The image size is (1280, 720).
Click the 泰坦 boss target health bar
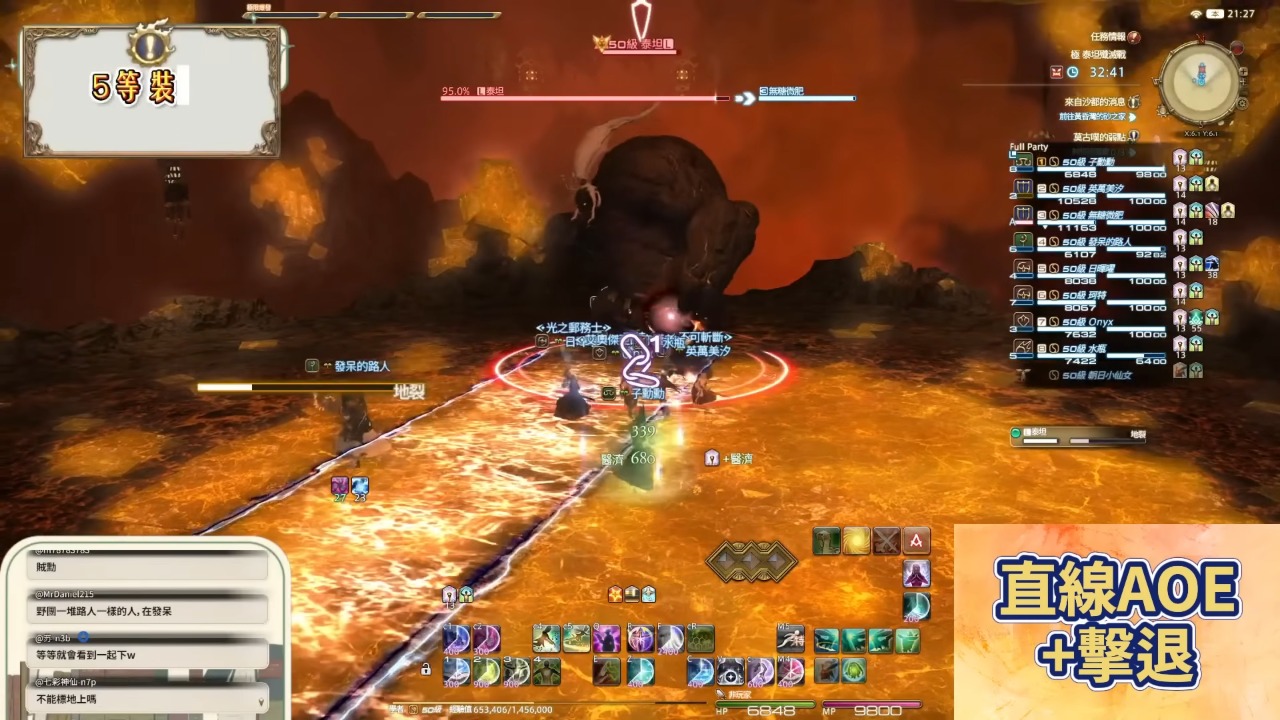[585, 98]
